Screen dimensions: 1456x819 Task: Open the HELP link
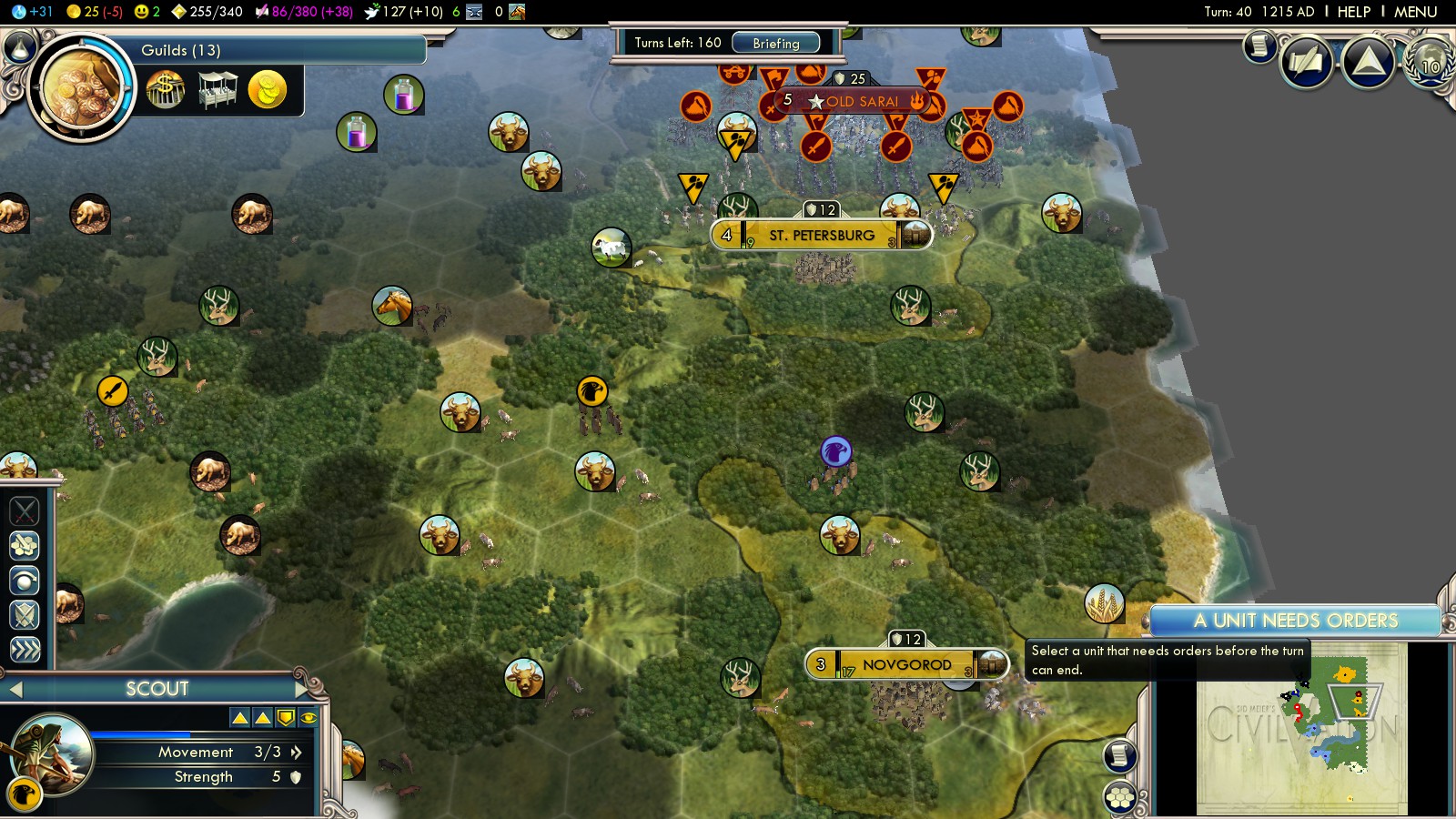point(1353,12)
